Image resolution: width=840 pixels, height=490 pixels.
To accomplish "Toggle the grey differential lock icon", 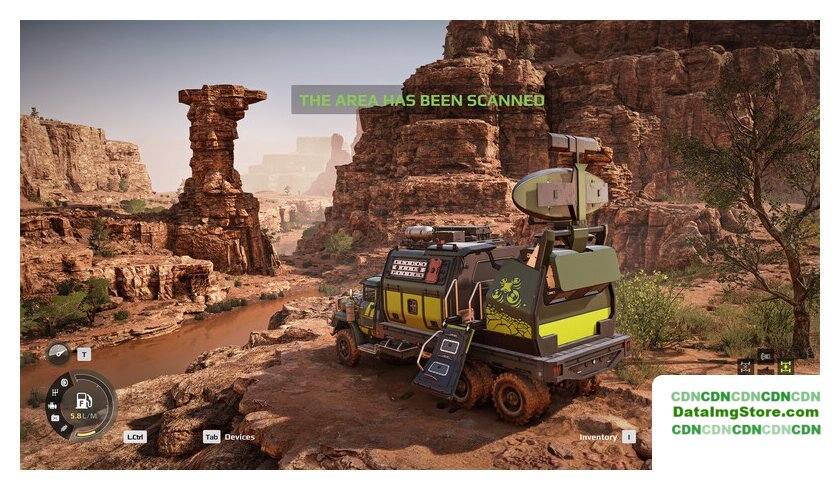I will pyautogui.click(x=745, y=367).
